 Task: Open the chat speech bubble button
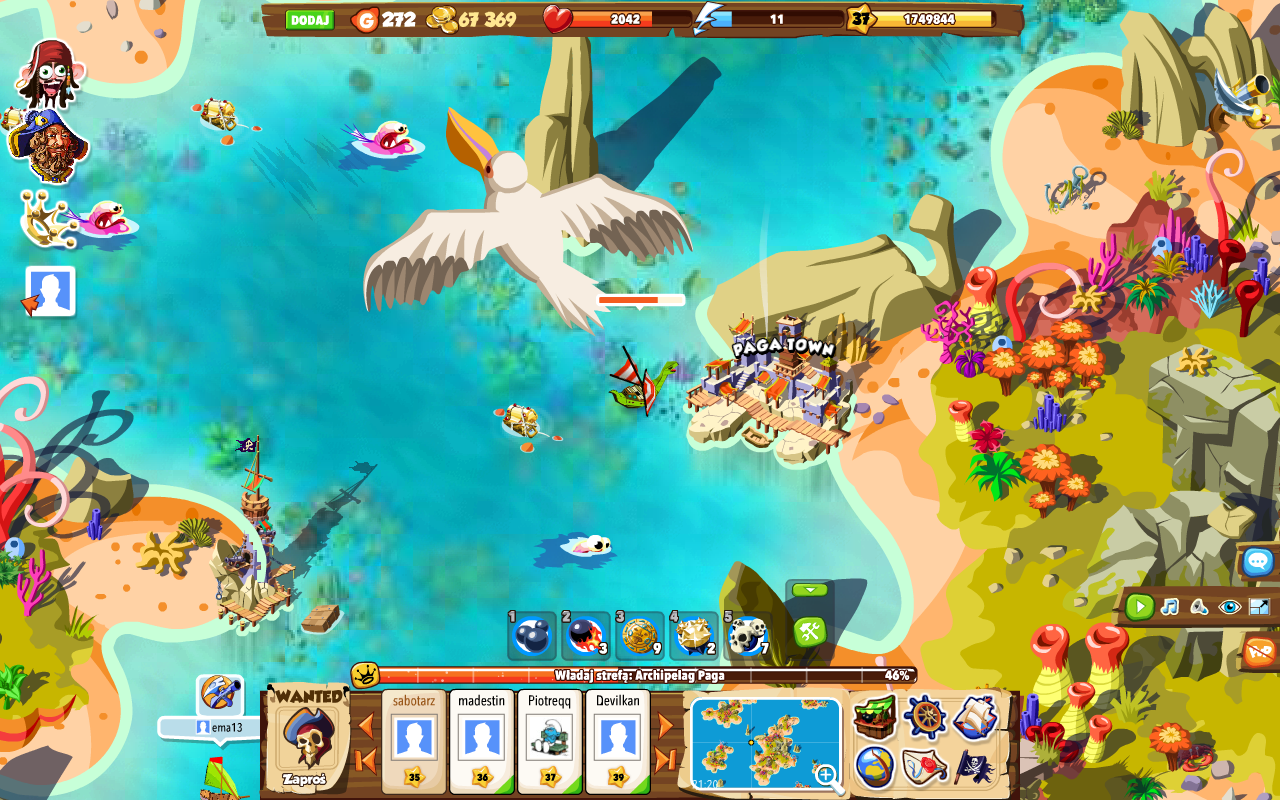[x=1258, y=561]
